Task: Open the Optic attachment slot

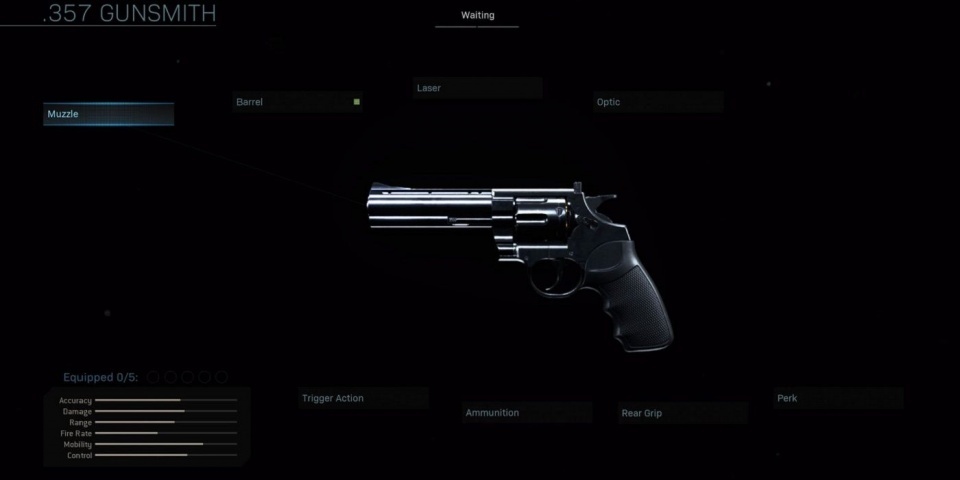Action: (x=658, y=102)
